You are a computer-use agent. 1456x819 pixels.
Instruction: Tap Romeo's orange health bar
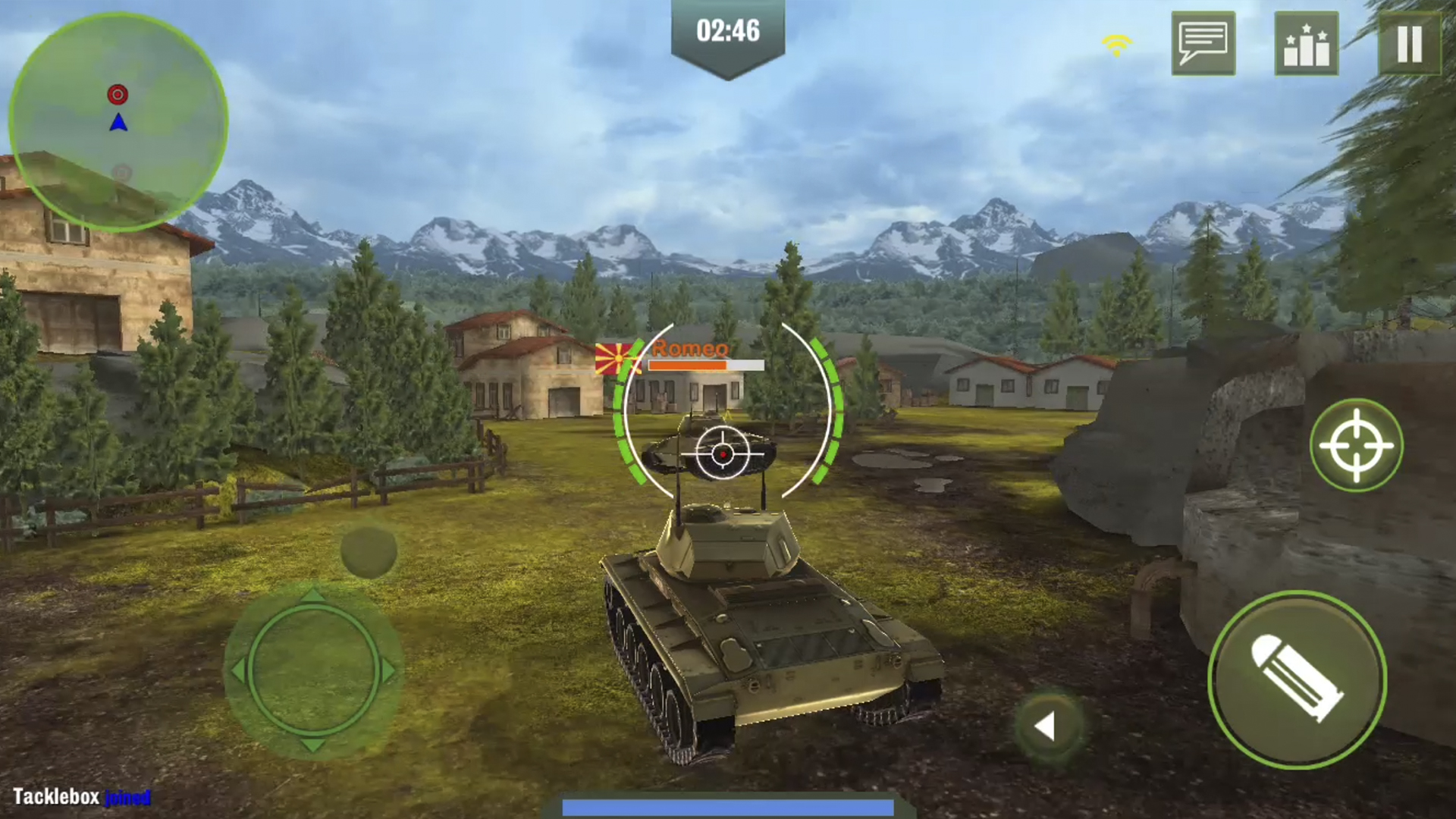(705, 366)
